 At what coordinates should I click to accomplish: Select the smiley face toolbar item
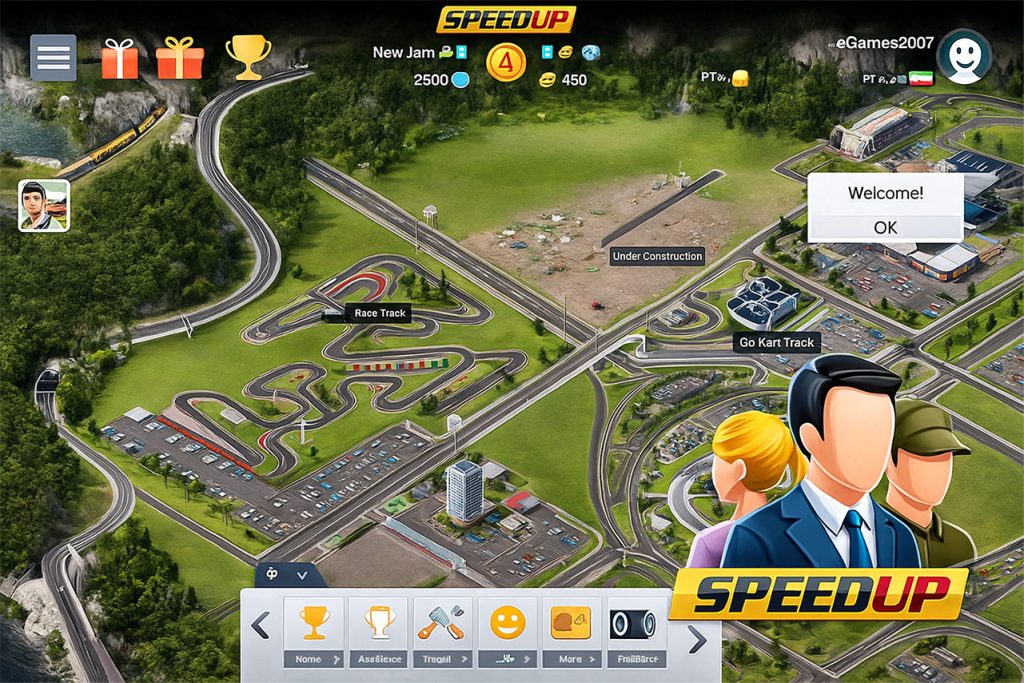(507, 625)
